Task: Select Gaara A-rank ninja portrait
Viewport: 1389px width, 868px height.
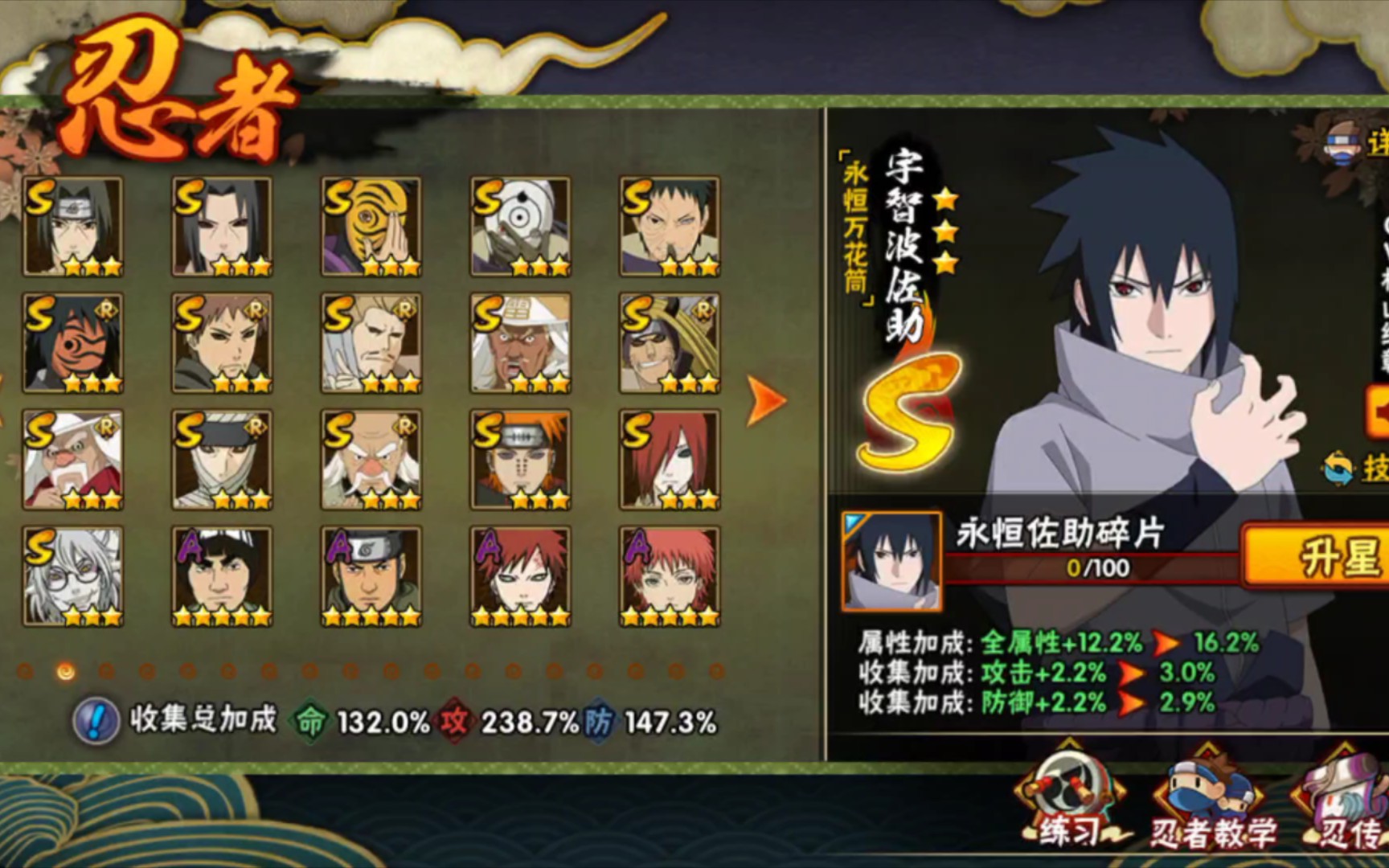Action: point(520,575)
